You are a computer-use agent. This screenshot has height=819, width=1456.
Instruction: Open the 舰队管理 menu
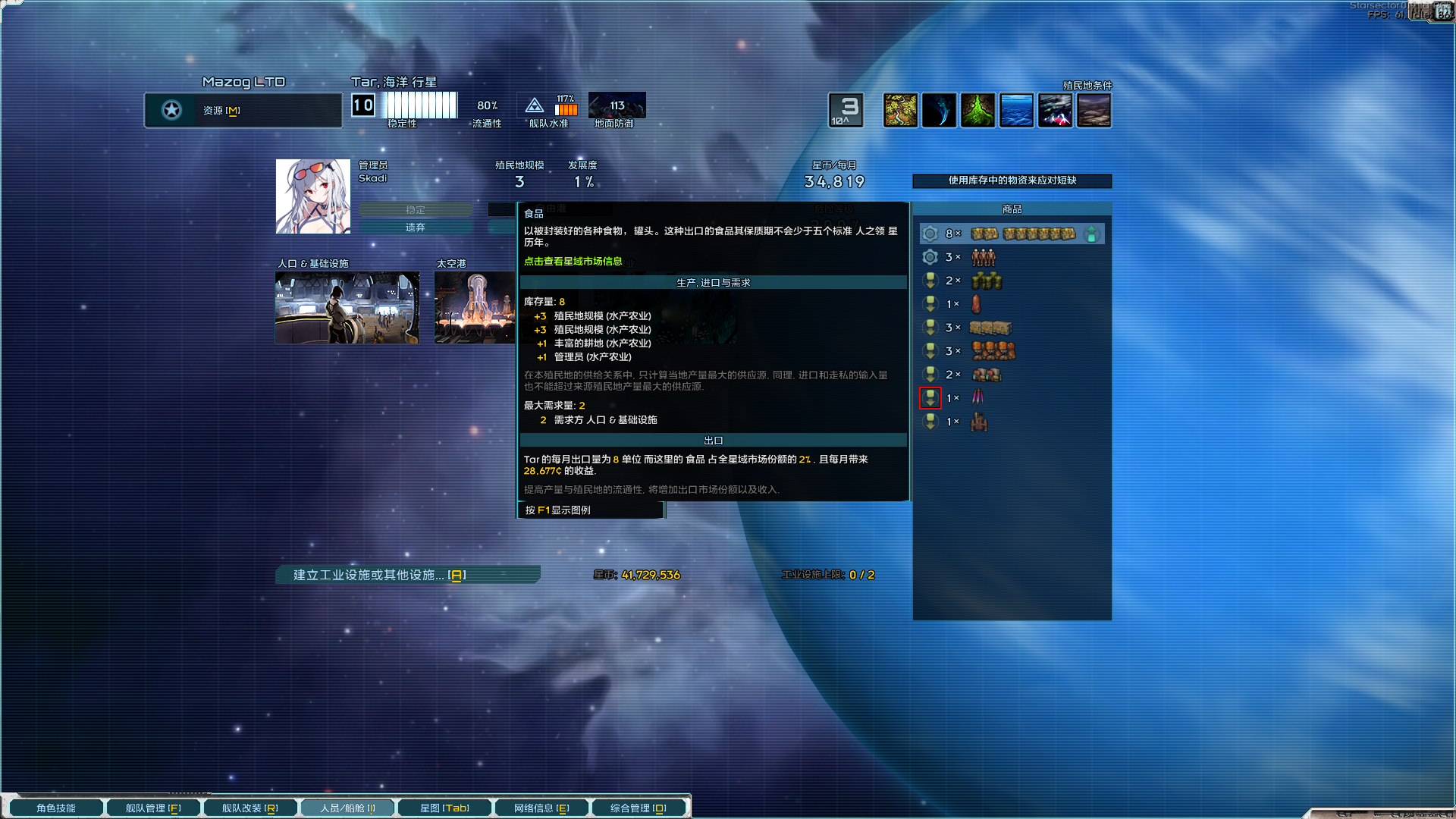pos(152,807)
